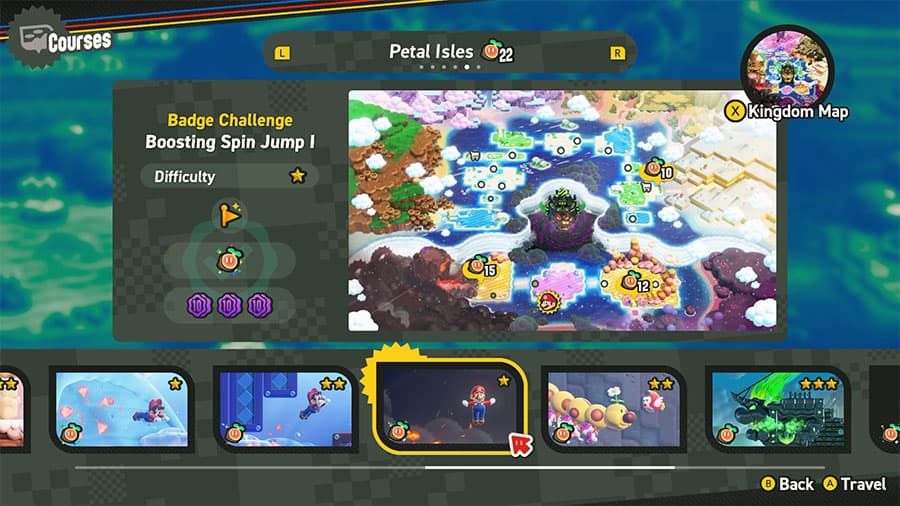Pick the yellow caterpillar course thumbnail
Screen dimensions: 900x506
pyautogui.click(x=612, y=407)
